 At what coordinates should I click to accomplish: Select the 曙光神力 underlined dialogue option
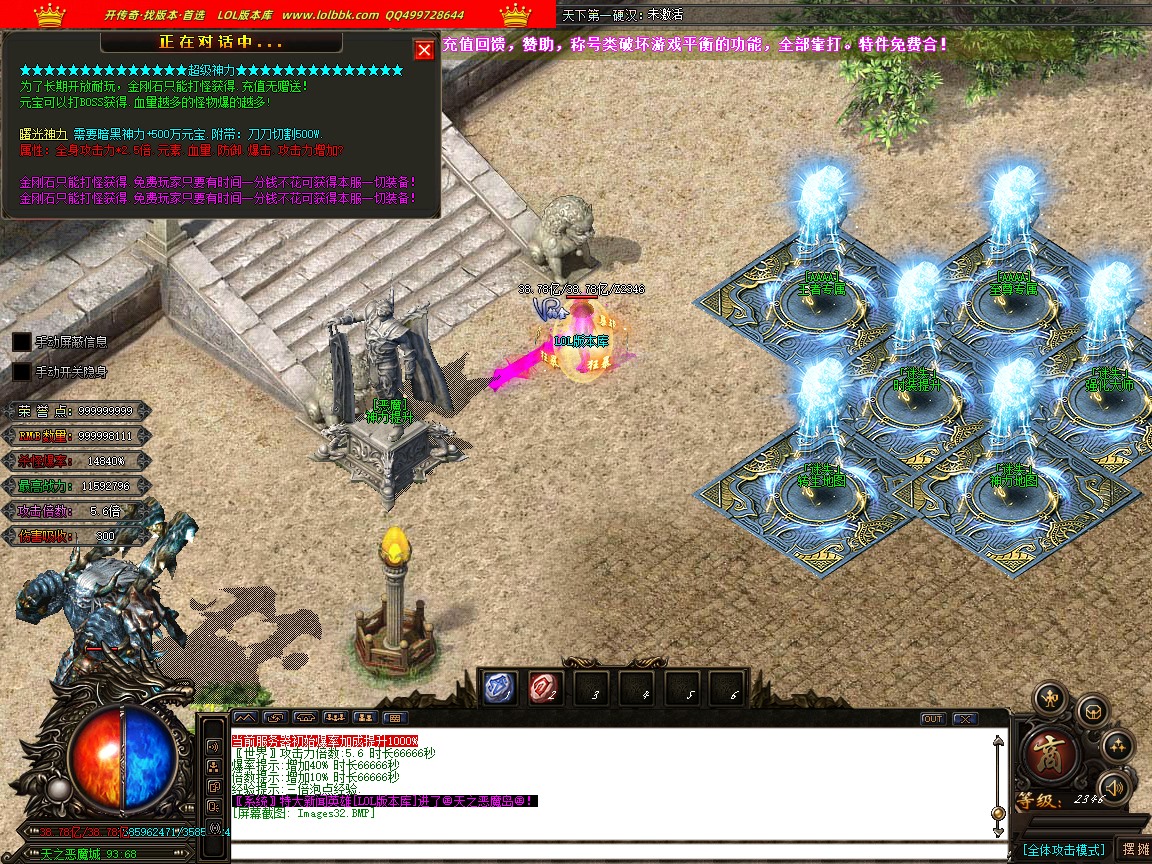click(x=43, y=134)
